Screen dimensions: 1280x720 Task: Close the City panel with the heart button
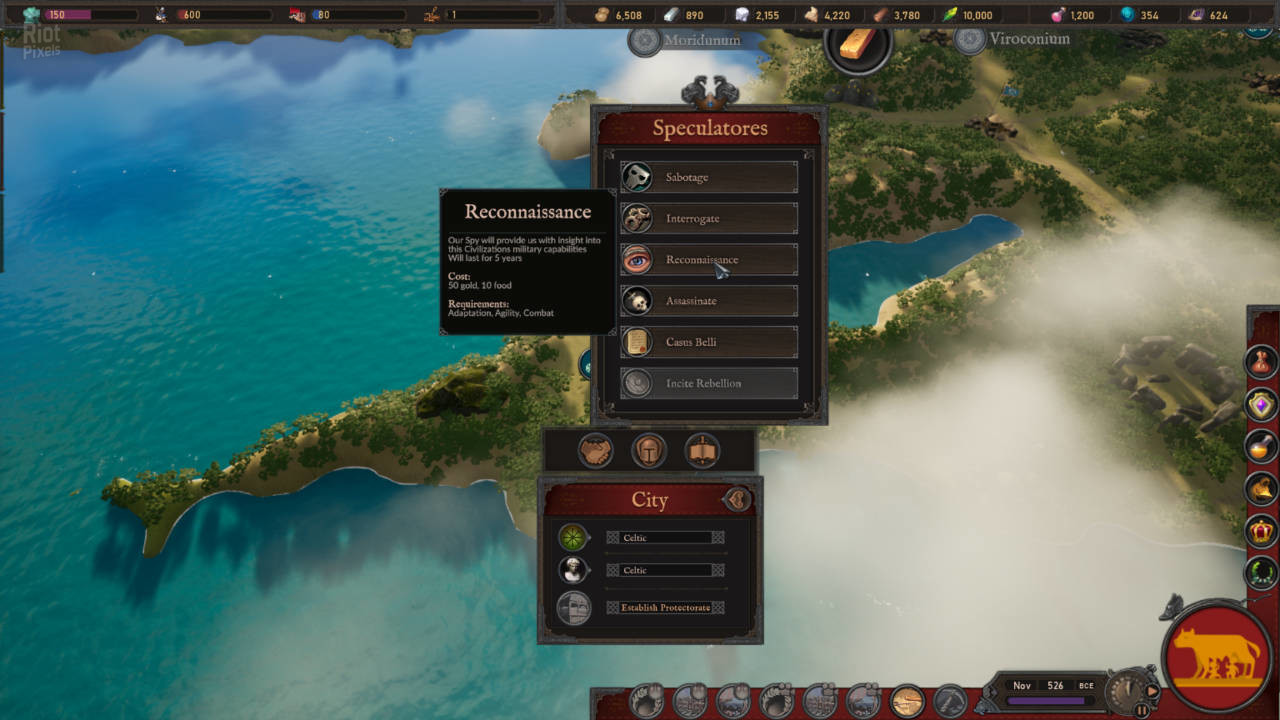click(x=738, y=499)
